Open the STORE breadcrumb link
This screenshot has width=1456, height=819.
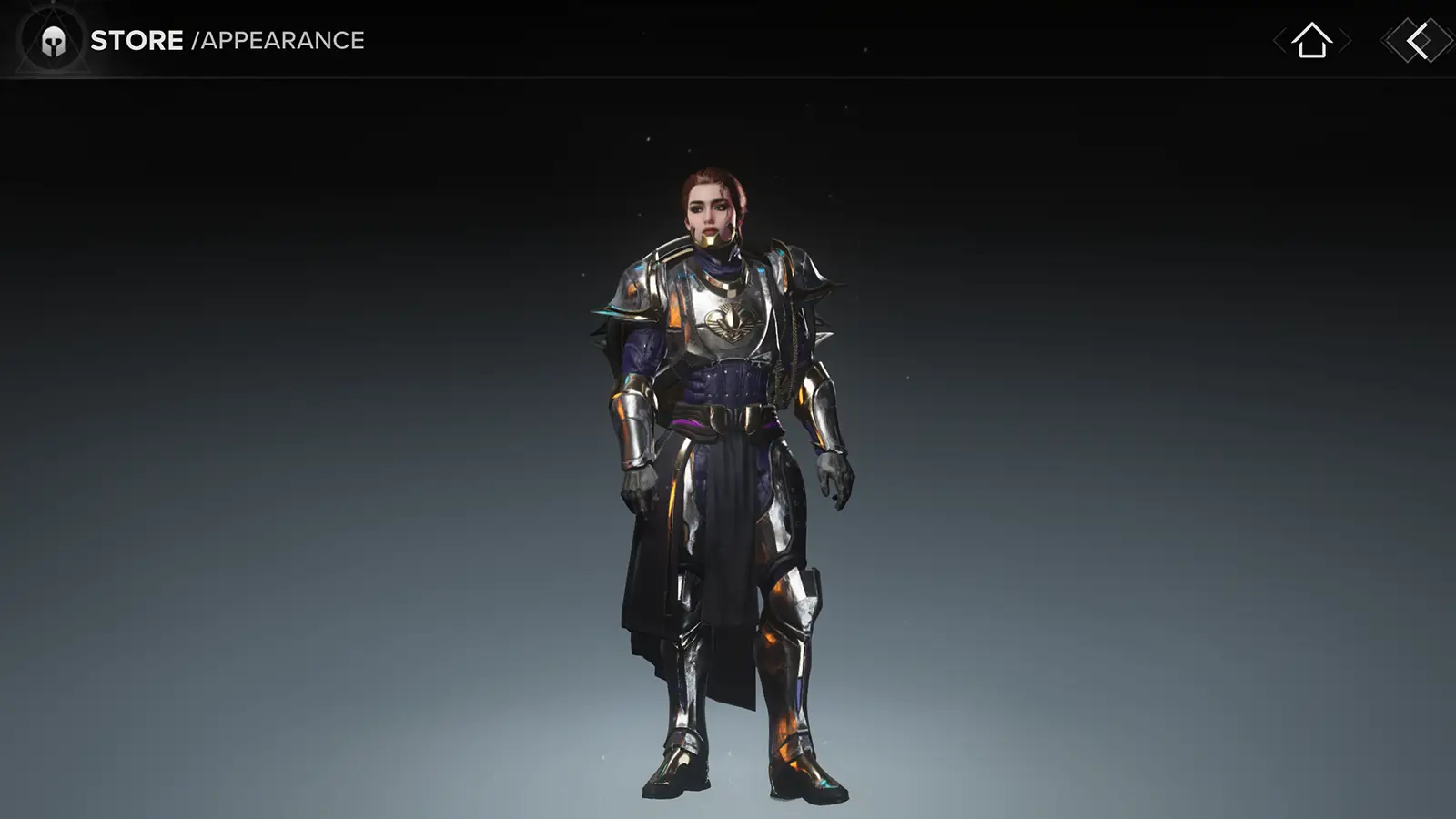(136, 39)
